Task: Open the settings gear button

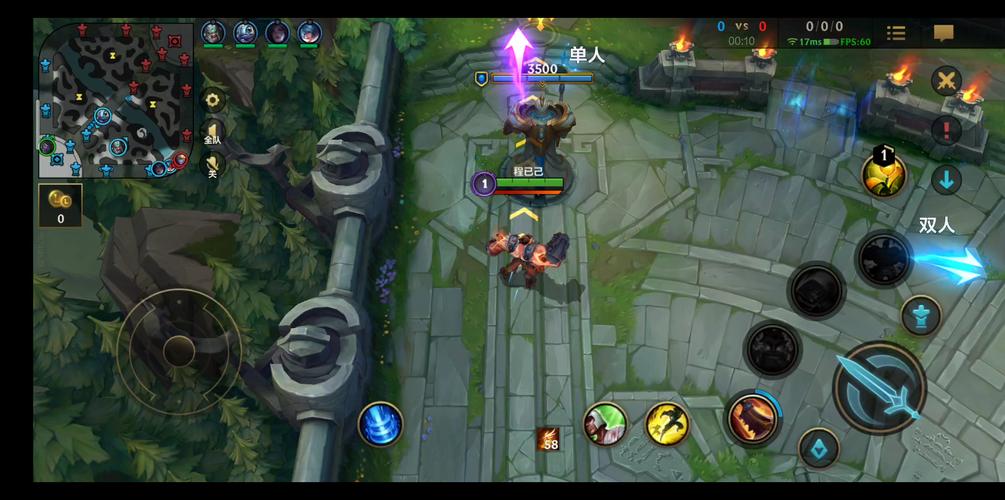Action: pyautogui.click(x=212, y=100)
